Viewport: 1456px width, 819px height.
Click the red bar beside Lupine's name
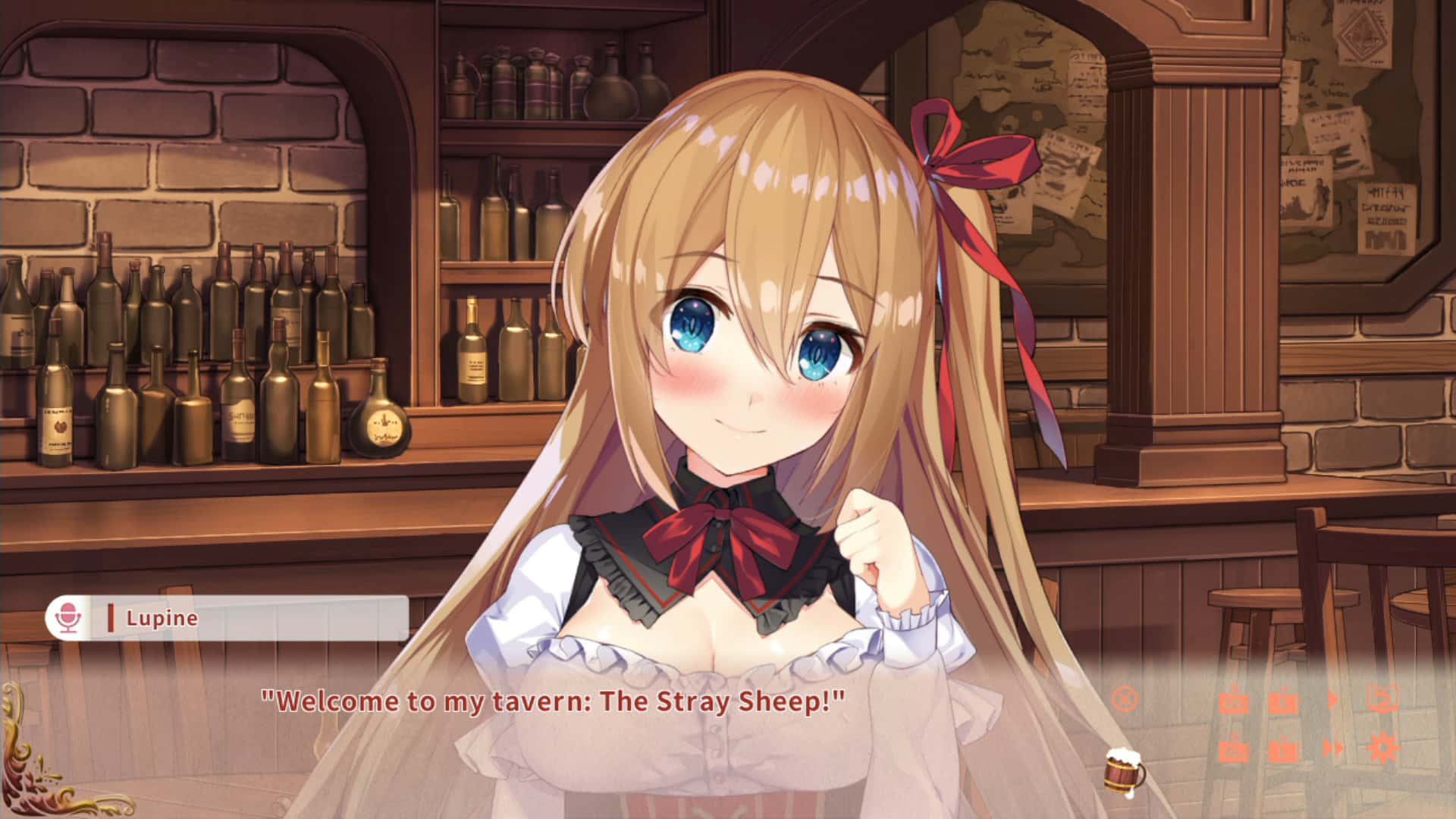[111, 617]
